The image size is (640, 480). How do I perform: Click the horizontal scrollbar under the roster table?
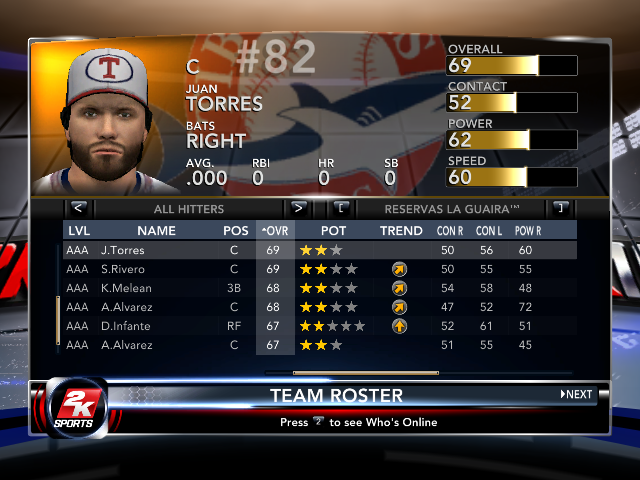coord(351,372)
